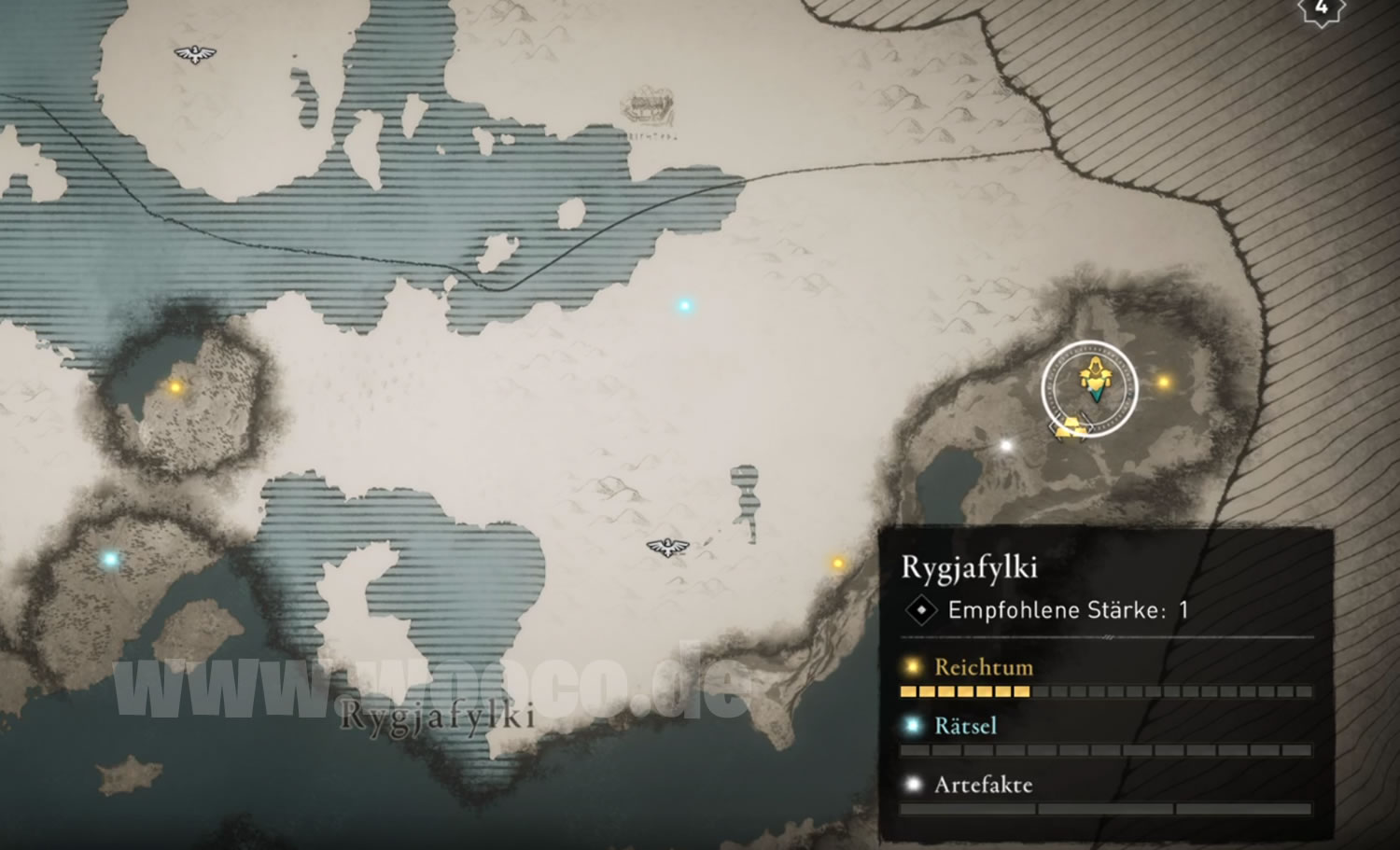1400x850 pixels.
Task: Click the Rygjafylki region name on the map
Action: pos(437,717)
